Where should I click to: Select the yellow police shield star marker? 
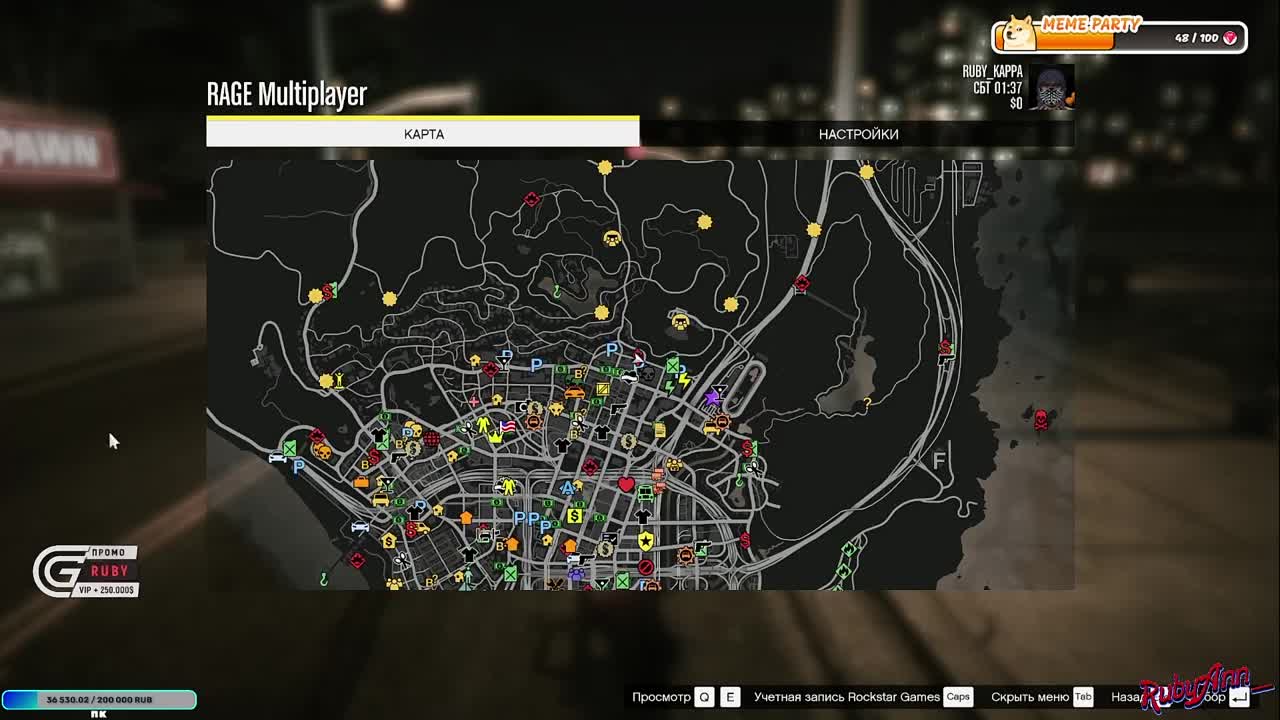646,539
